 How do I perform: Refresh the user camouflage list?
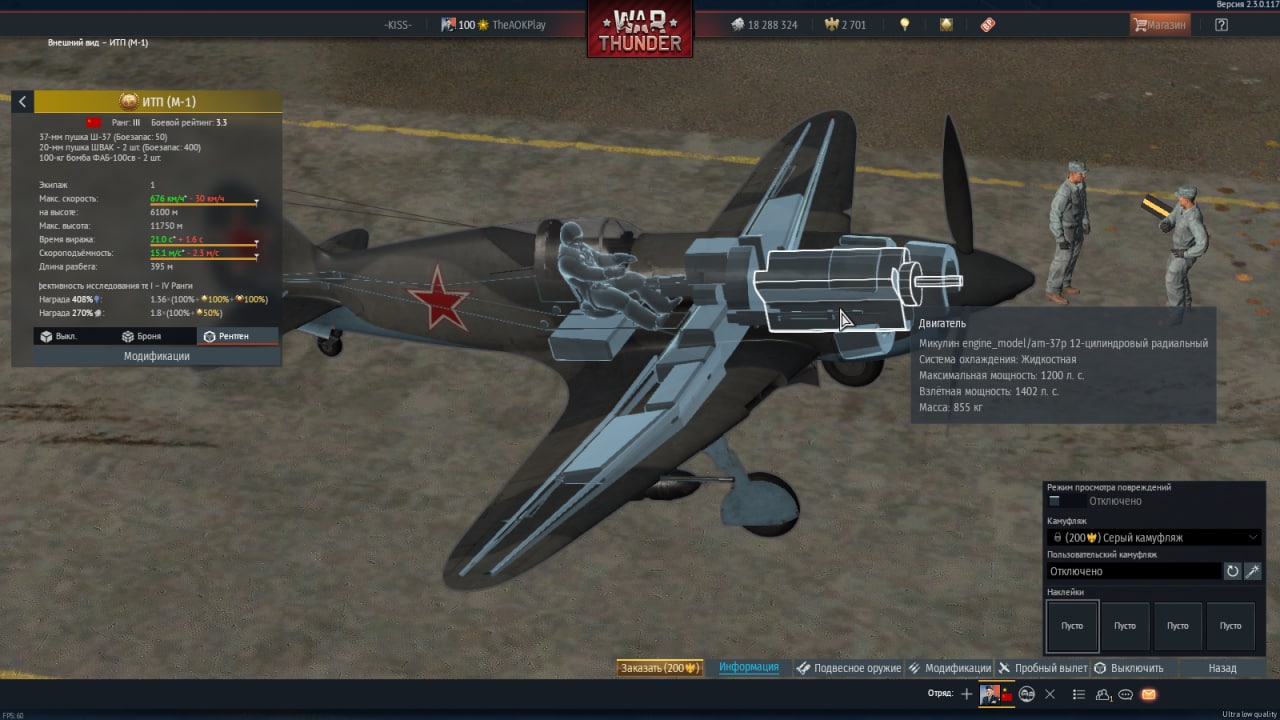pyautogui.click(x=1232, y=571)
